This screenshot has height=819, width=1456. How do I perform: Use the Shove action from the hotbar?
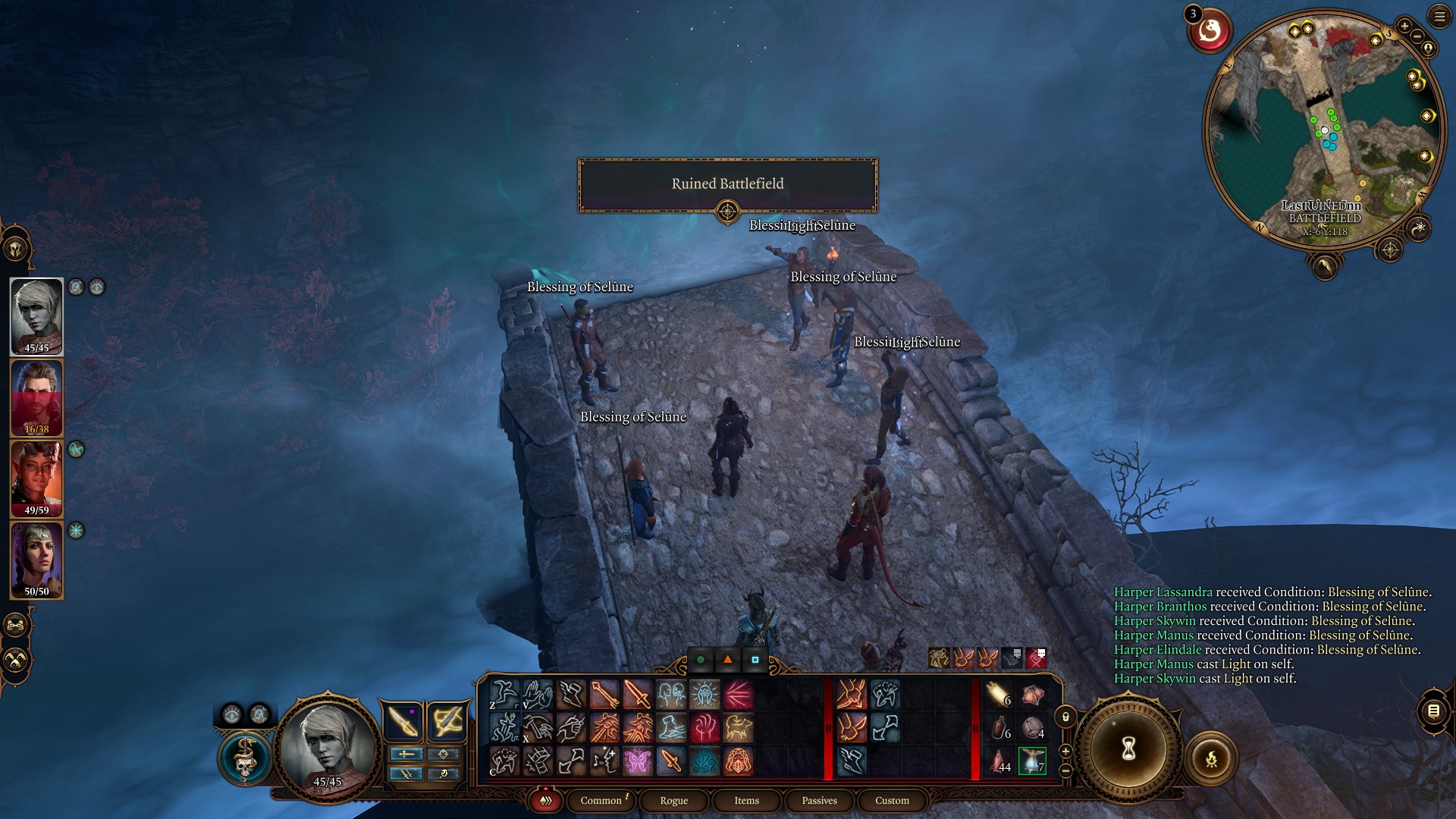point(537,694)
